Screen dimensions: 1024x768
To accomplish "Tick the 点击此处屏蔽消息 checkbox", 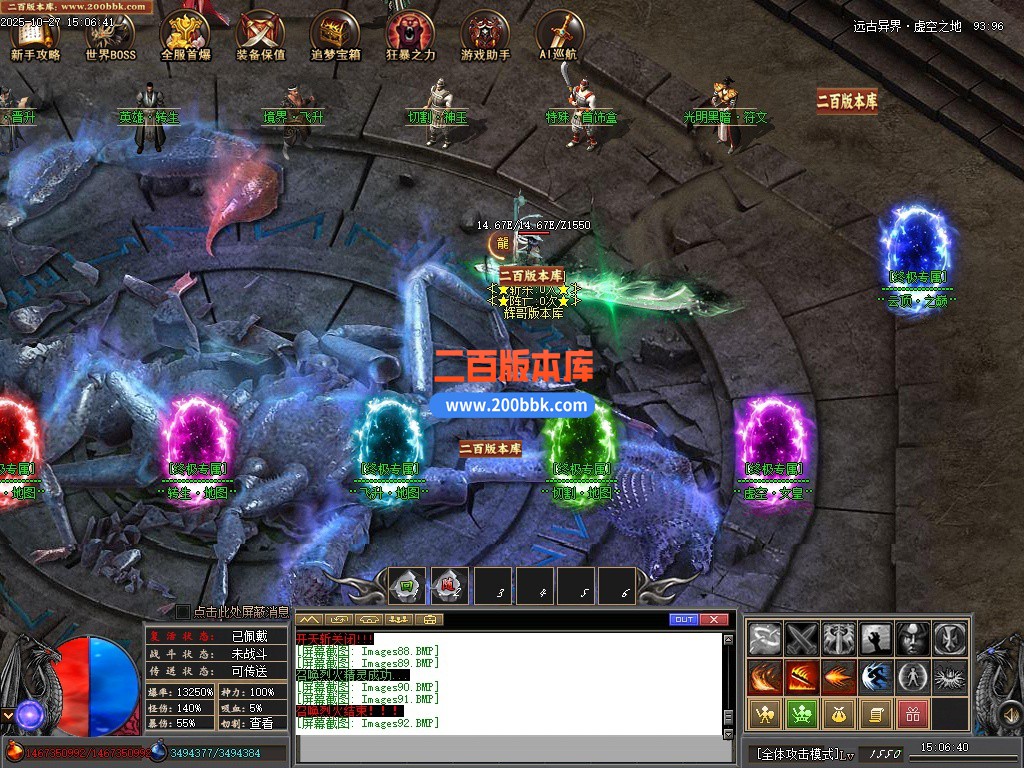I will 183,611.
